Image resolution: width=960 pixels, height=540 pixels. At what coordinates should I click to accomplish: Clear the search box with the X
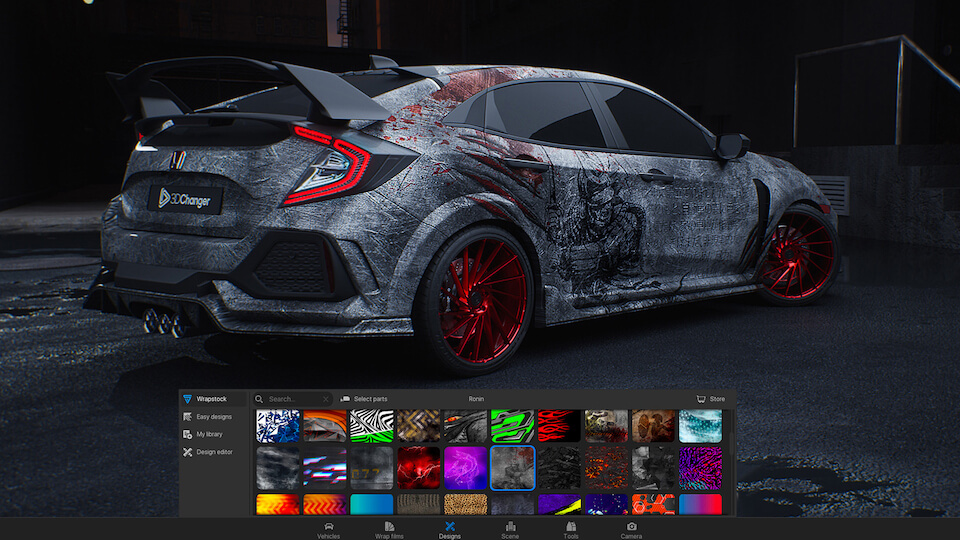(326, 399)
